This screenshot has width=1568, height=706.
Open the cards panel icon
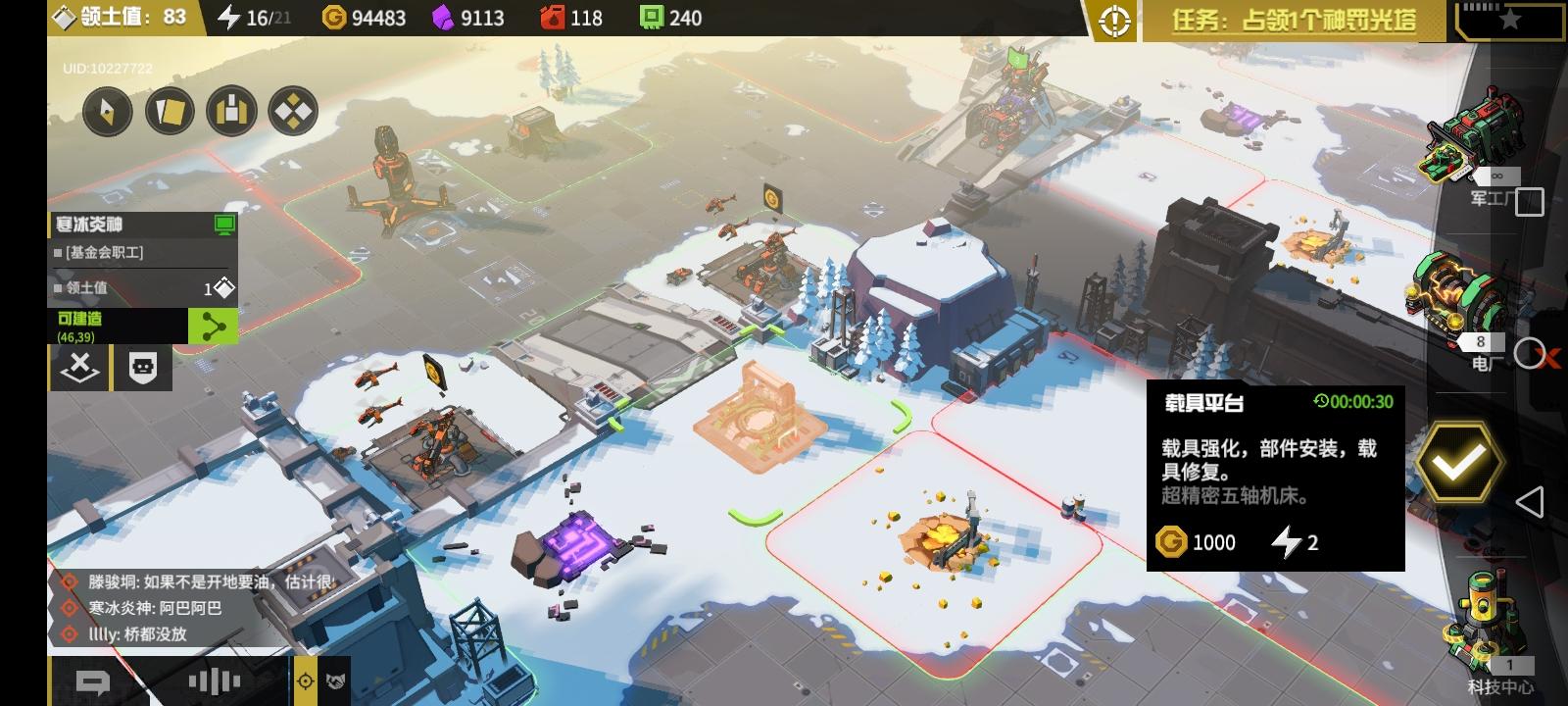click(x=170, y=112)
